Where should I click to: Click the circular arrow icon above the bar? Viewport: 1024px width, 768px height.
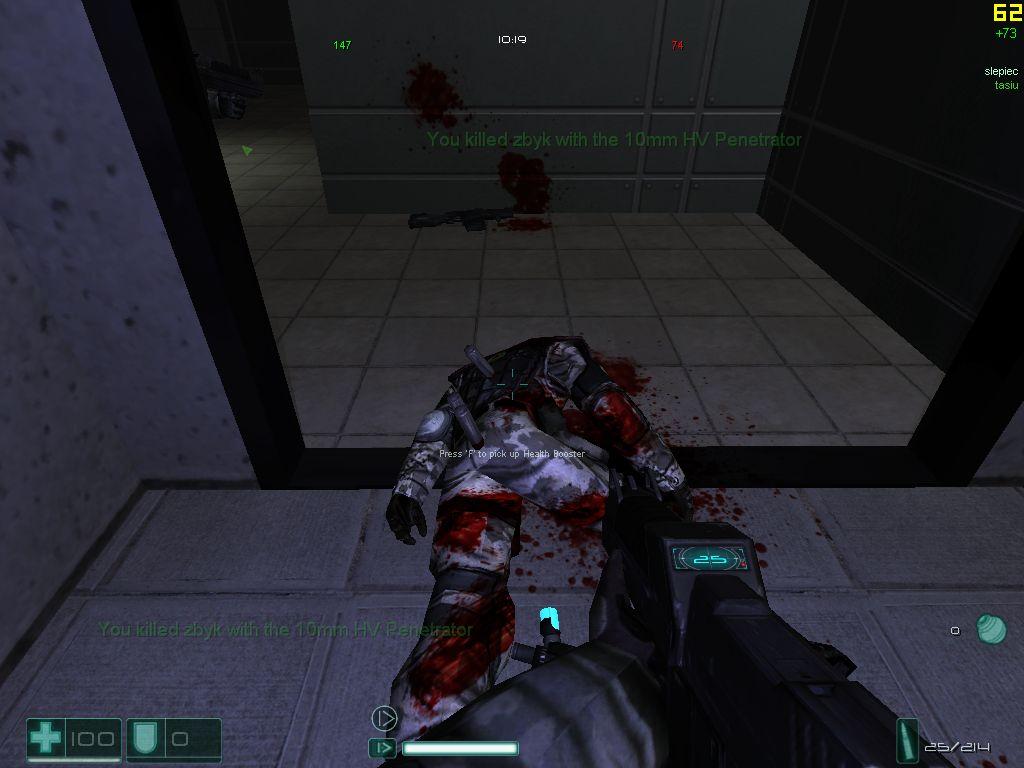[x=384, y=718]
